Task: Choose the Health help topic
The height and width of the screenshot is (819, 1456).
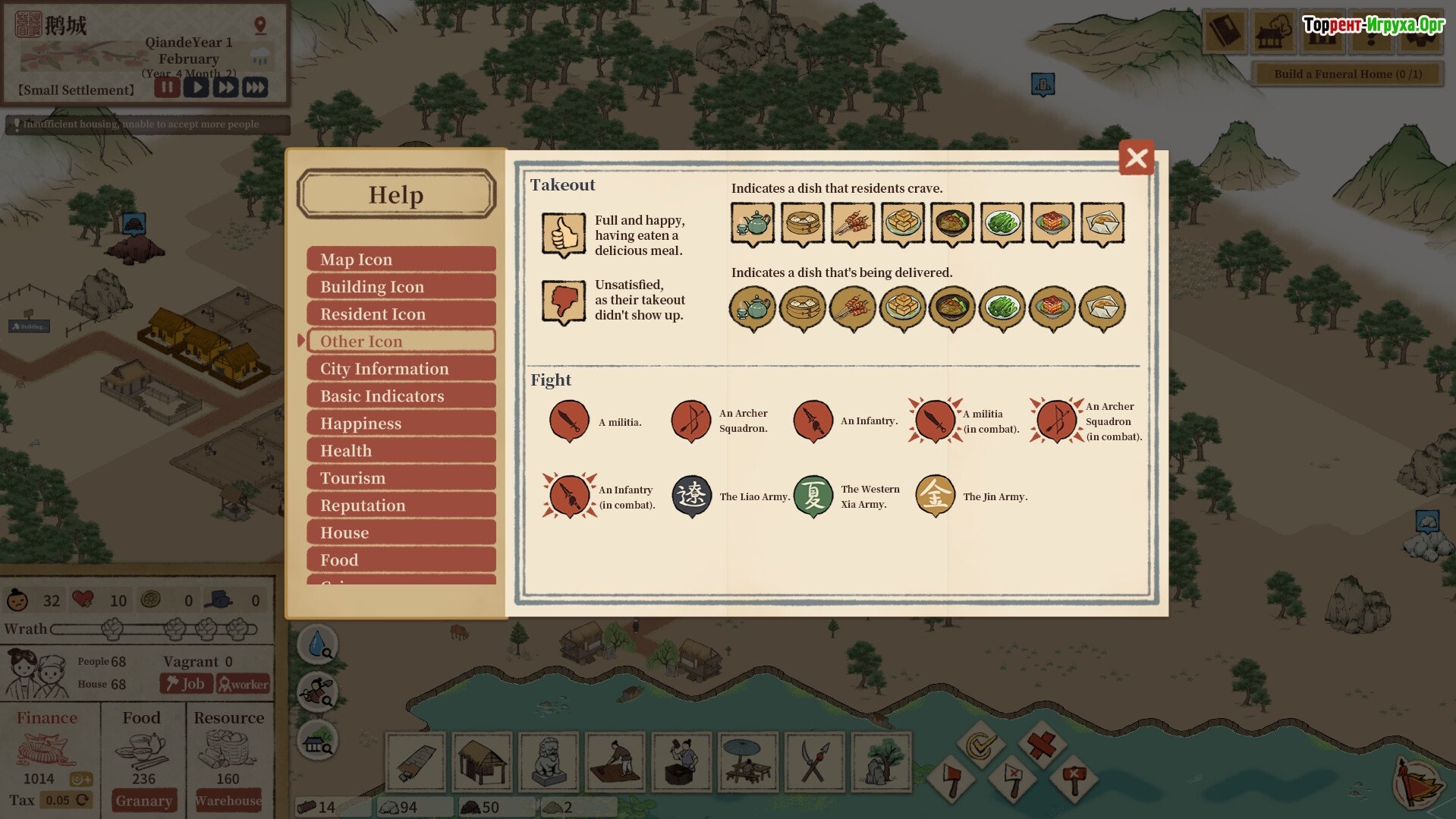Action: 401,451
